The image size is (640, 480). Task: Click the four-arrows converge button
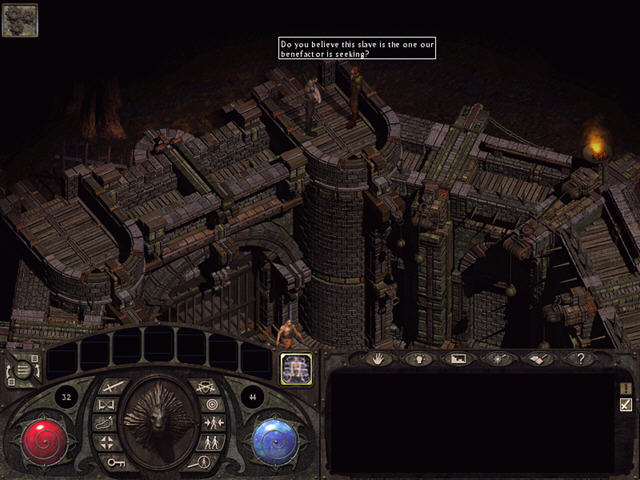click(108, 443)
